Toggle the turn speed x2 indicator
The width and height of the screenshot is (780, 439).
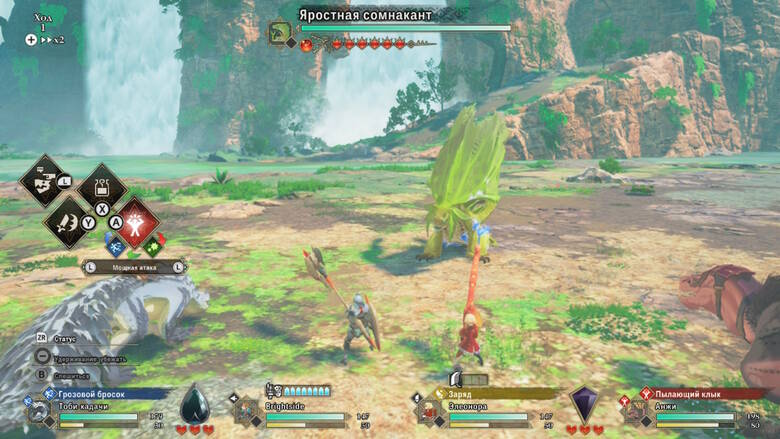pos(45,40)
